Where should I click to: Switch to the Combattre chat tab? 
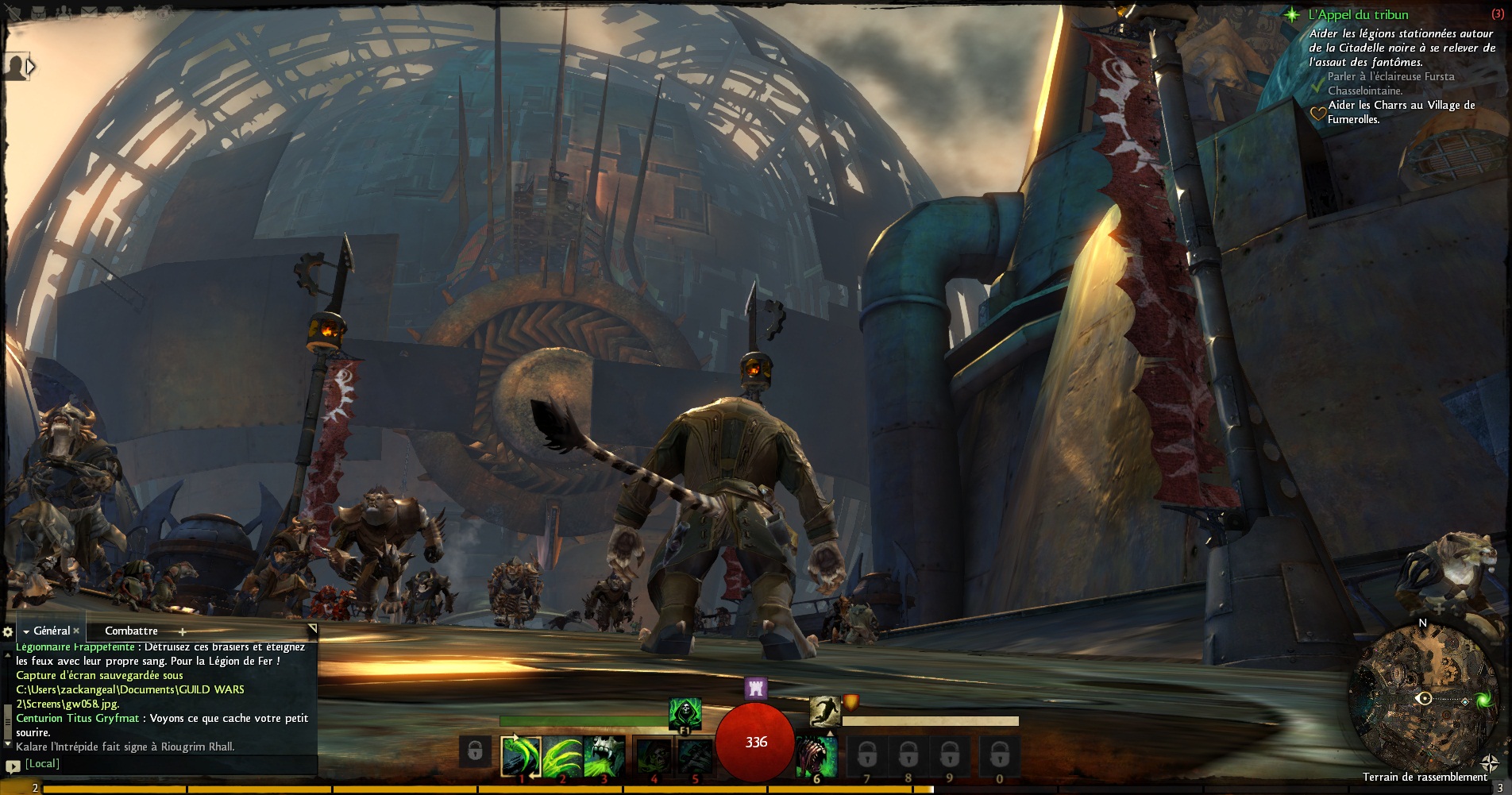pos(131,631)
